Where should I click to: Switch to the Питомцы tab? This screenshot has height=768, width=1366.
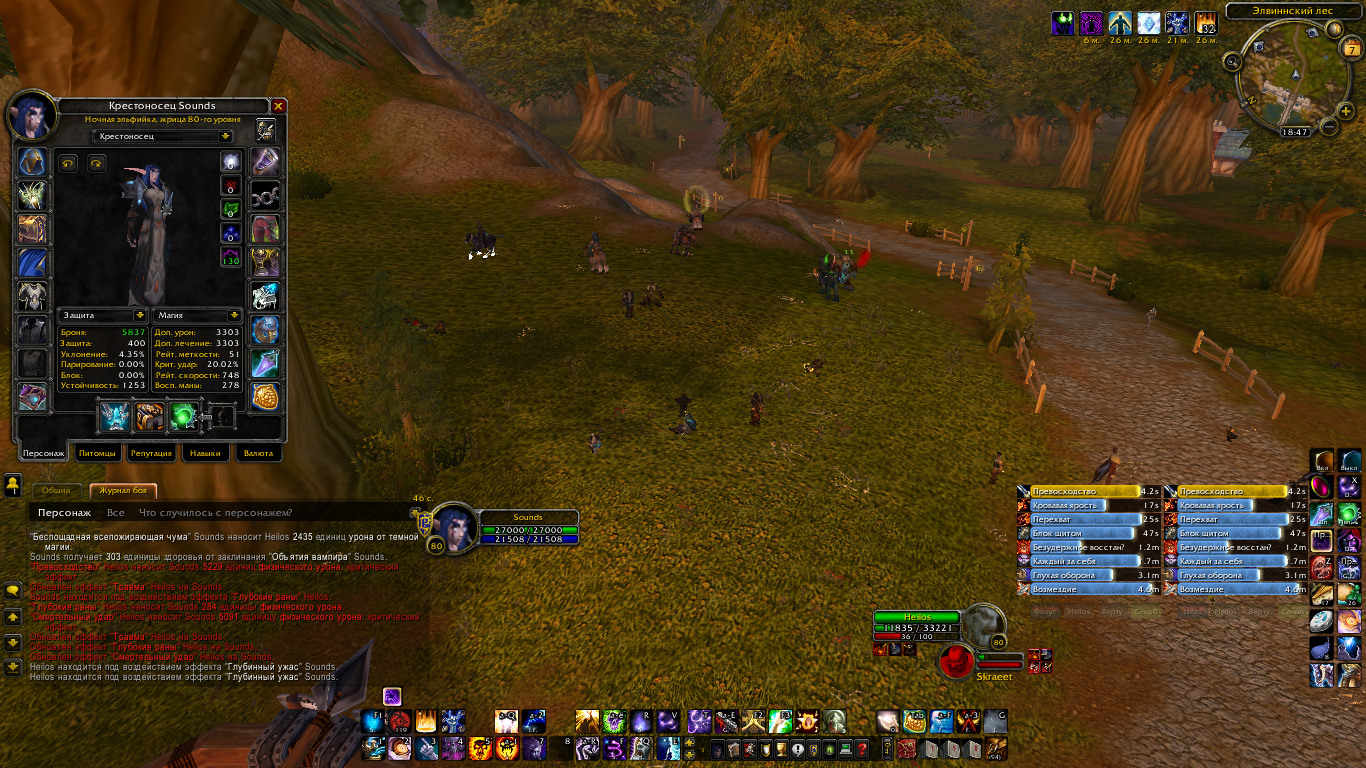pos(97,453)
